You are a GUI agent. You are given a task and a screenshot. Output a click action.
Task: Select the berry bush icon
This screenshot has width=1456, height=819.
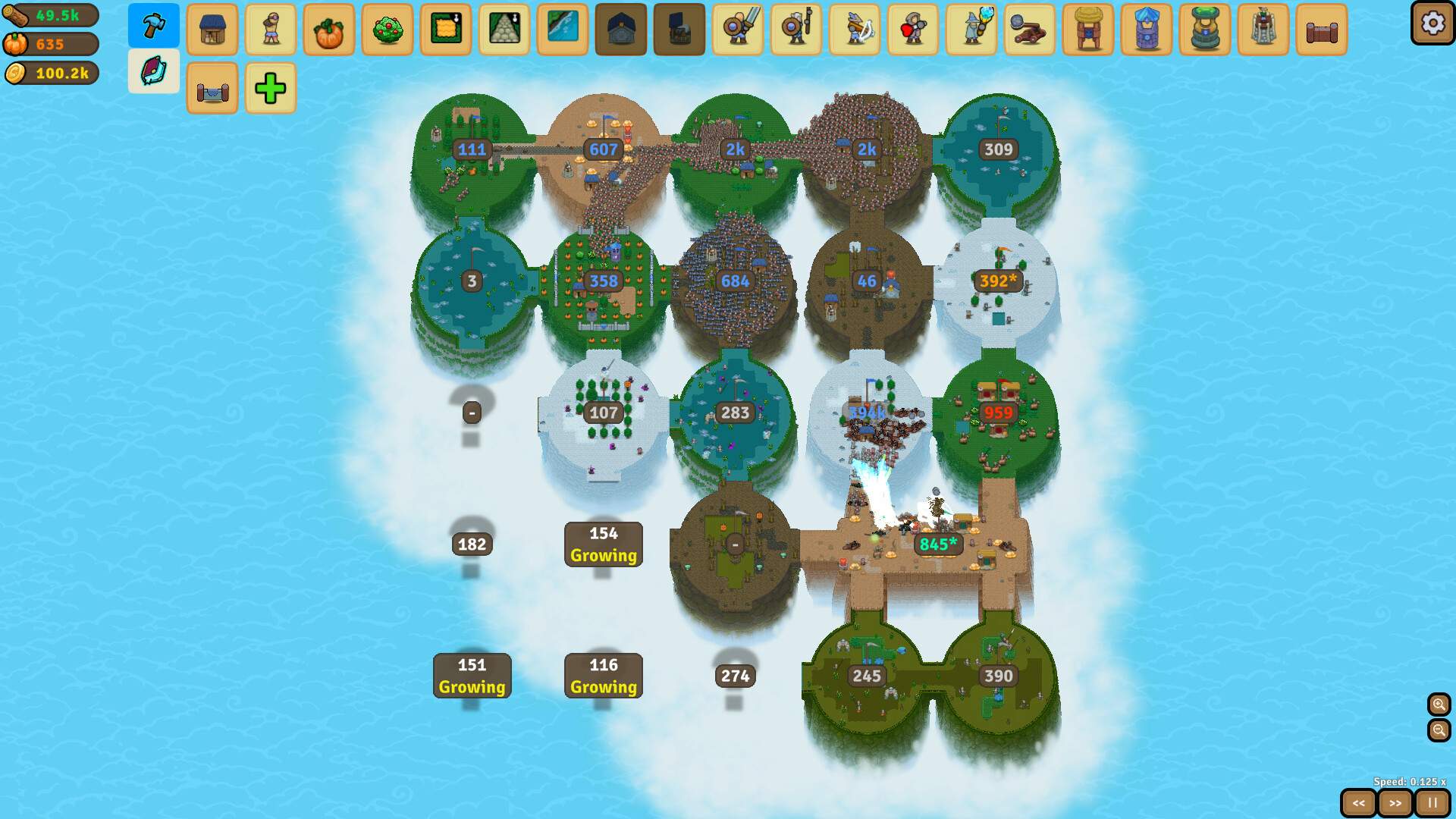(388, 30)
